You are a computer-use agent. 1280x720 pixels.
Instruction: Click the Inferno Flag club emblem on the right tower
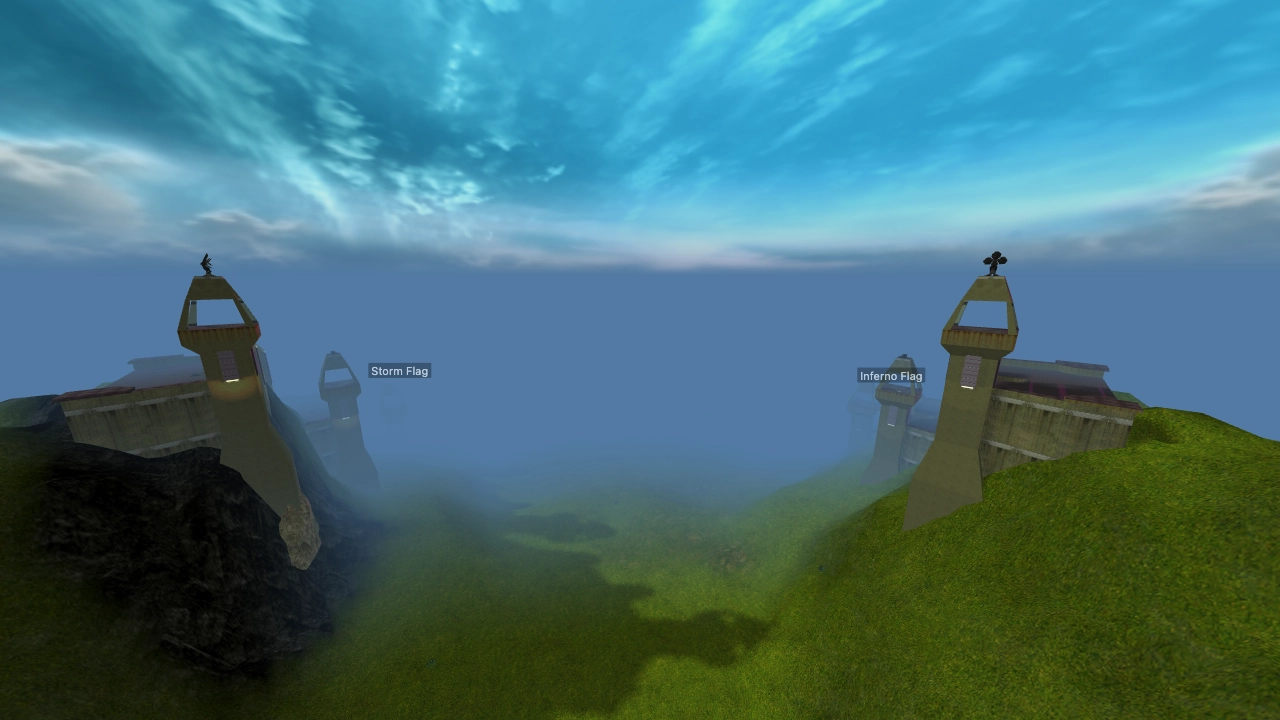pyautogui.click(x=994, y=260)
